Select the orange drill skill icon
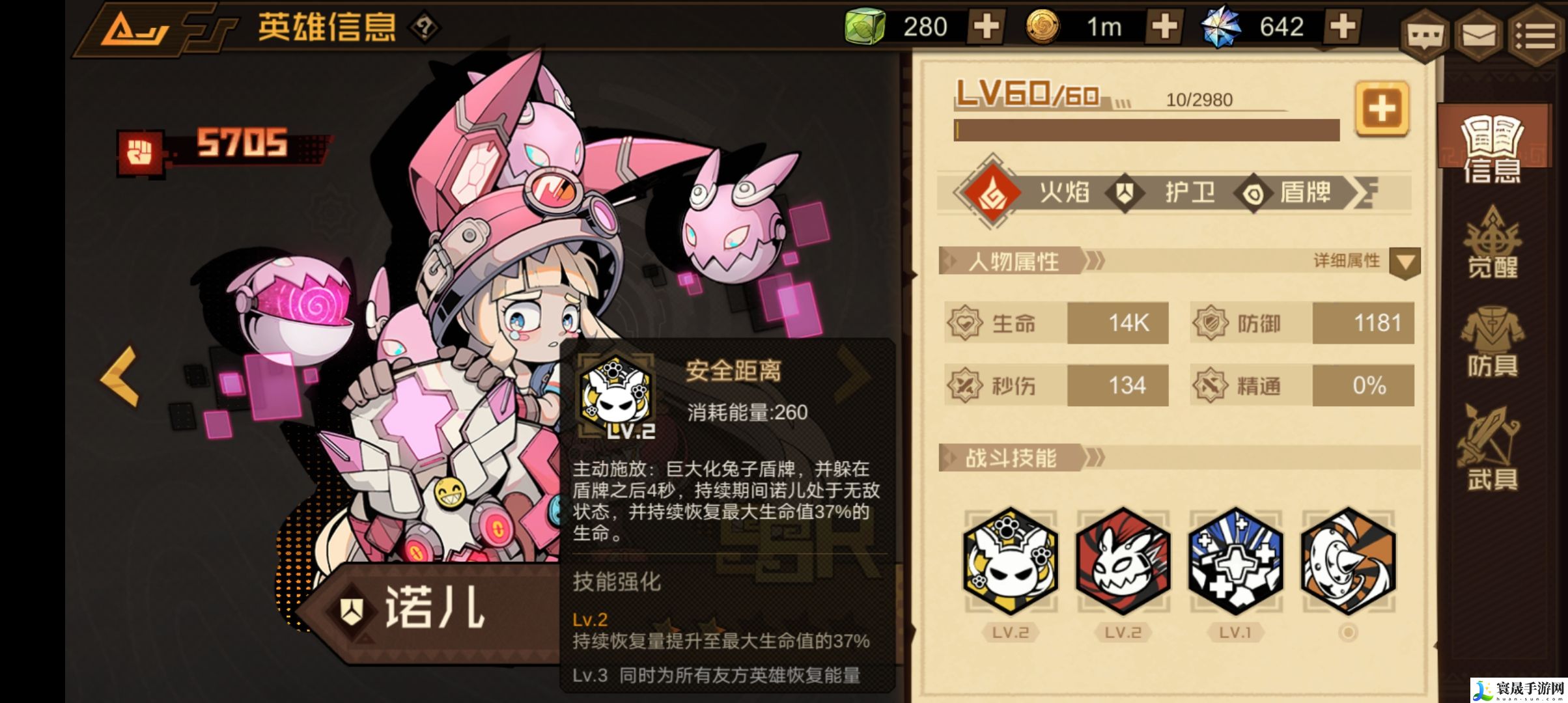 click(x=1349, y=561)
